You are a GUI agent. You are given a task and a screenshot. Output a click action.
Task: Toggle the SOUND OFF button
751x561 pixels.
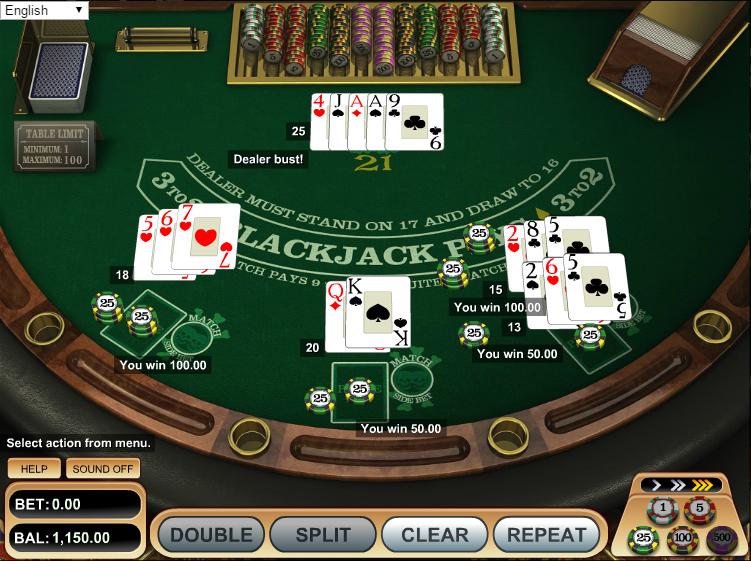pyautogui.click(x=104, y=468)
